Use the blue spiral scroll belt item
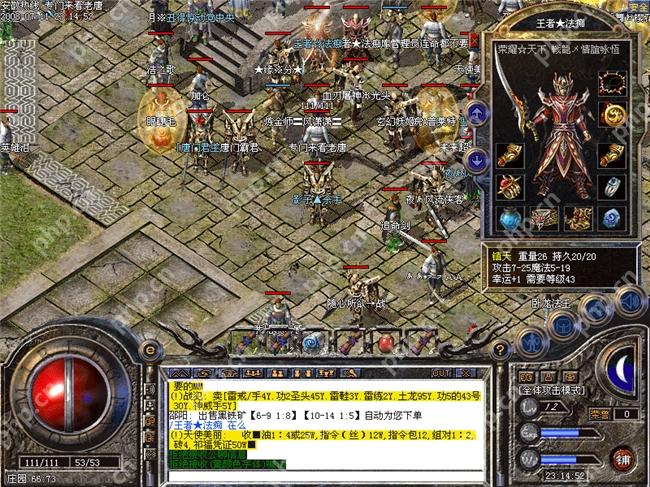 click(311, 342)
